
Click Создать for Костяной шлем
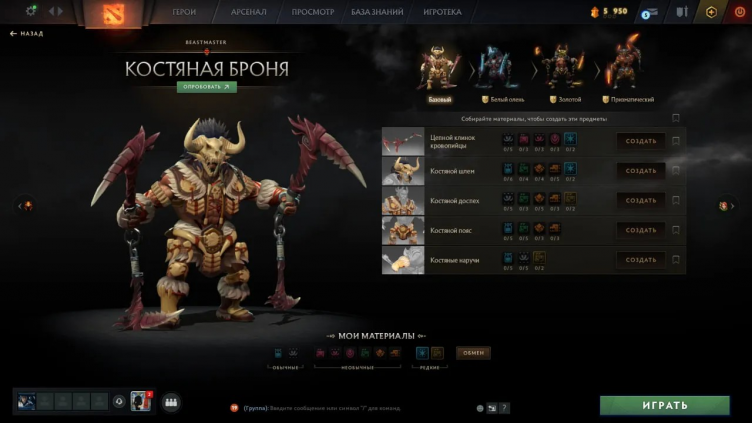[x=640, y=171]
